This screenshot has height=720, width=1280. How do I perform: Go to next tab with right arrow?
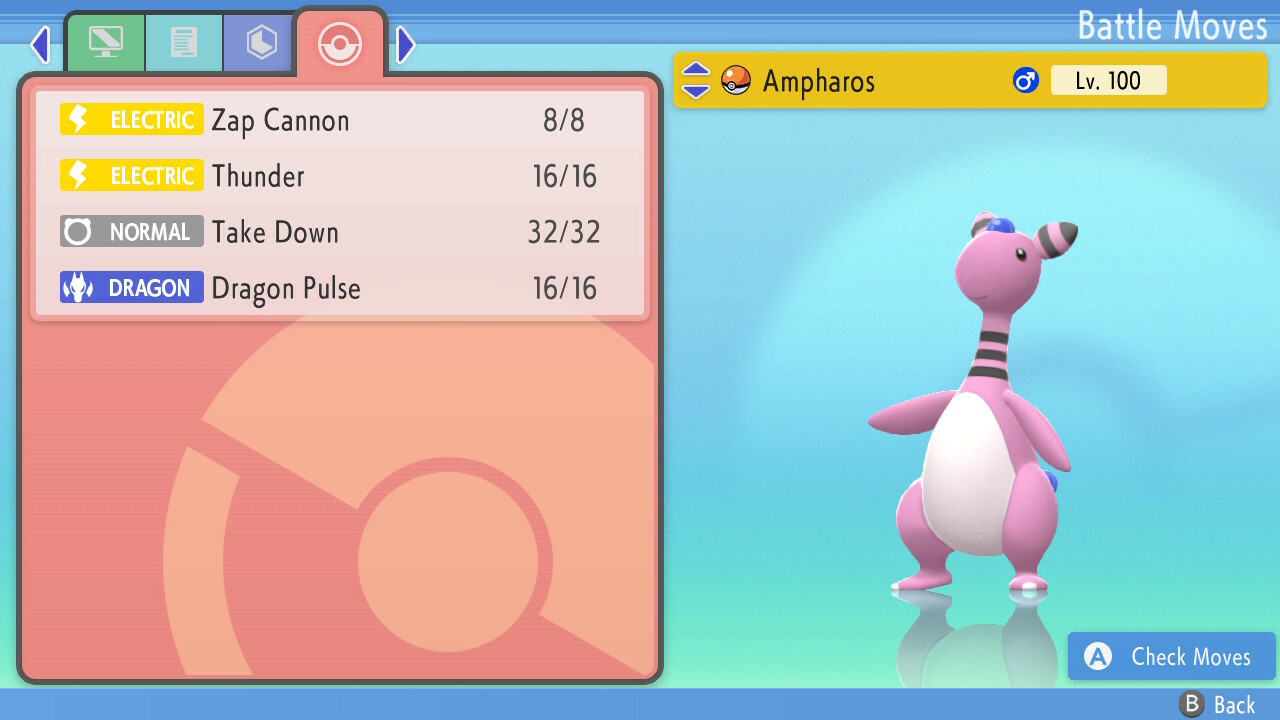(405, 44)
